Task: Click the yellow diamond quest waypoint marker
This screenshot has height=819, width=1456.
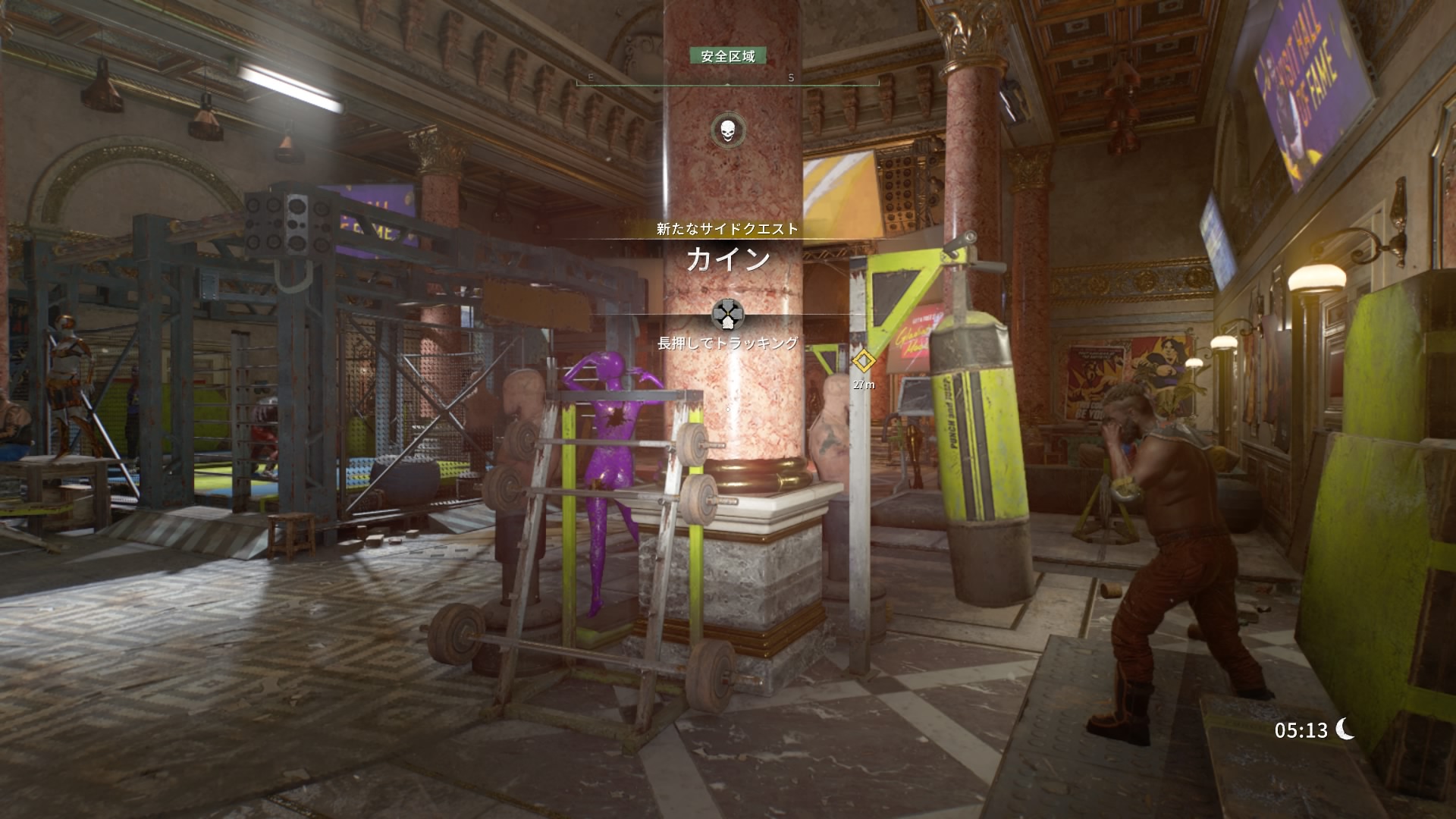Action: point(863,362)
